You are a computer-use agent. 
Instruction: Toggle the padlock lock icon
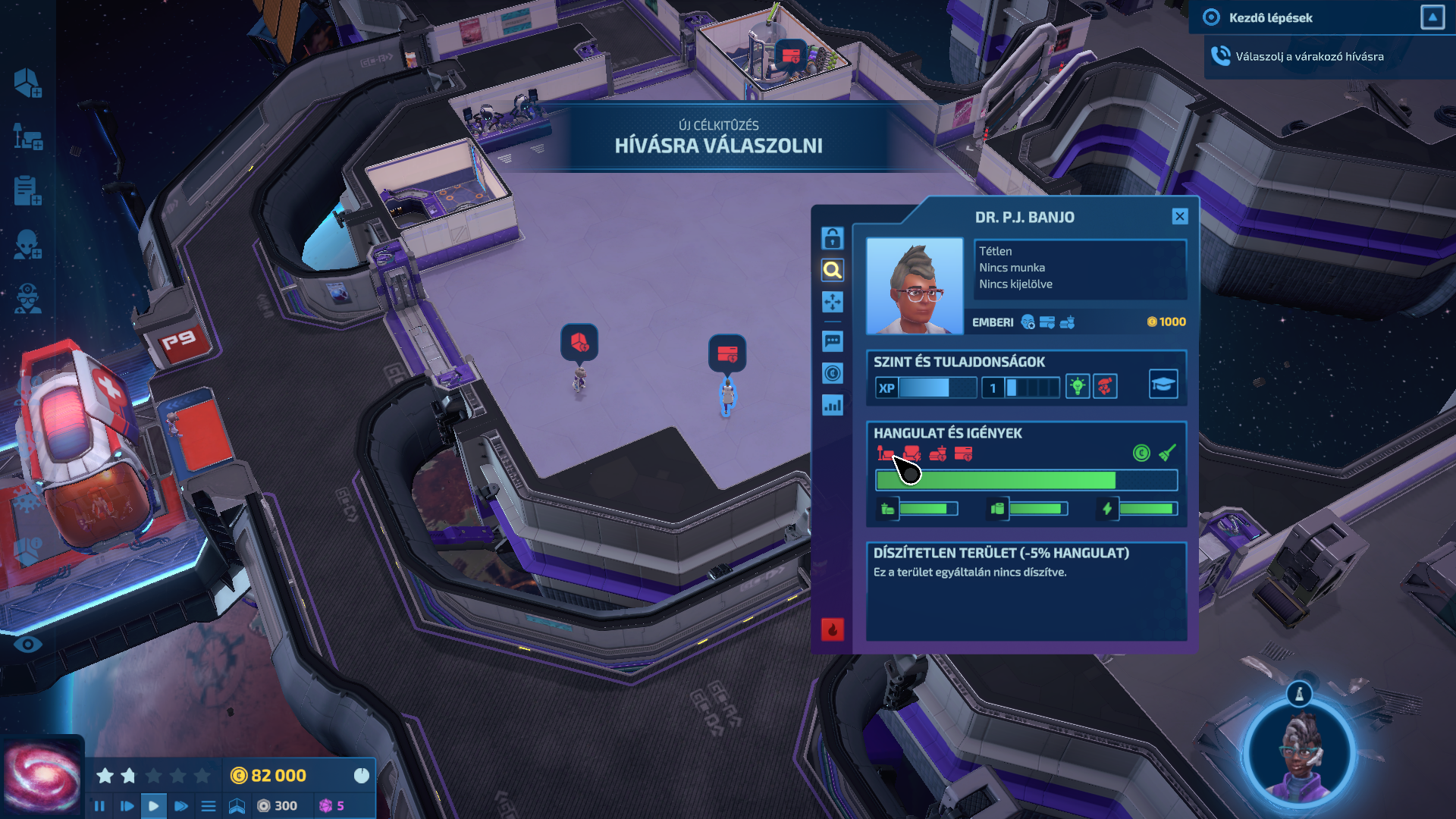point(832,238)
